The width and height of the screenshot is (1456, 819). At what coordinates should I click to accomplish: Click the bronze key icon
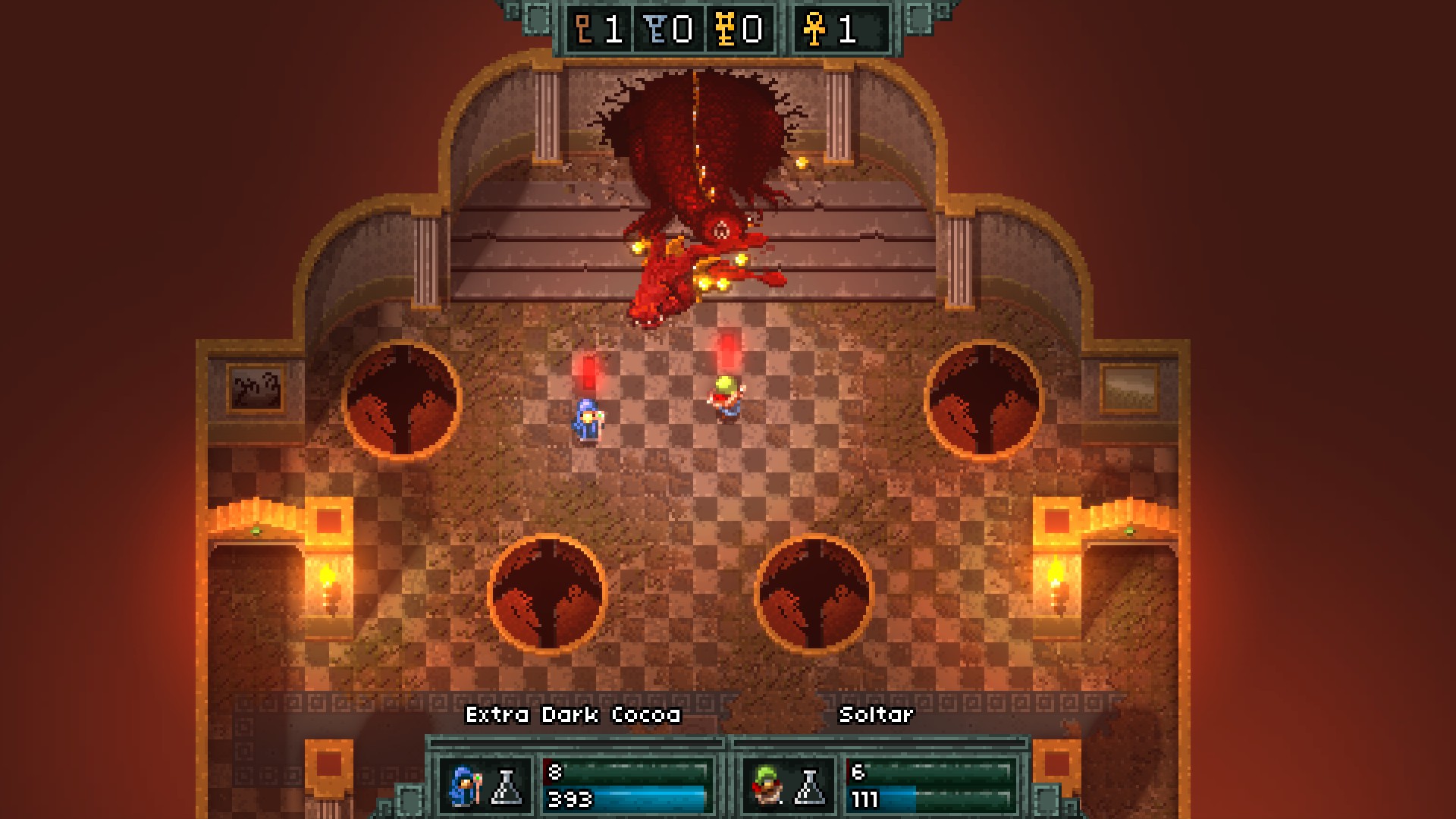[x=585, y=30]
